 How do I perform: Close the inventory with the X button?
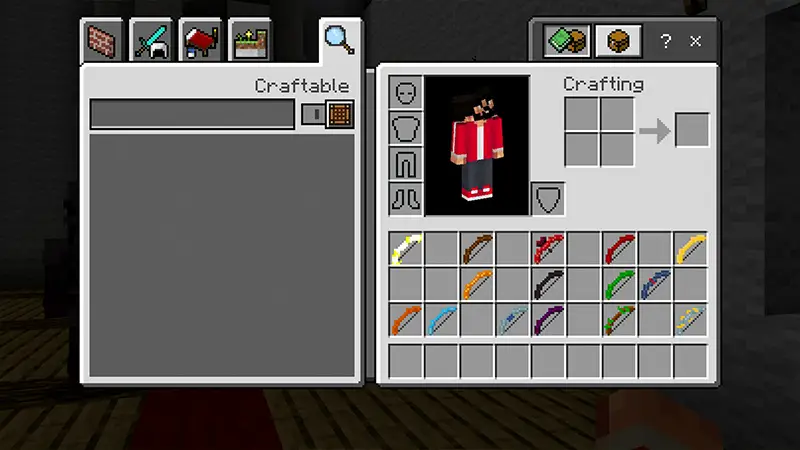(x=696, y=41)
